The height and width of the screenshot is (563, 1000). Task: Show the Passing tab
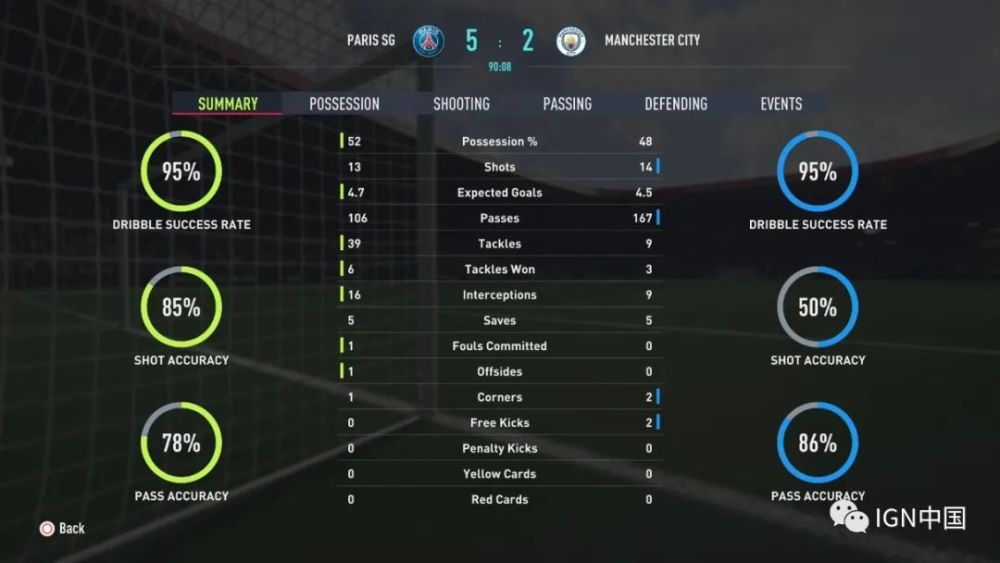pyautogui.click(x=567, y=104)
